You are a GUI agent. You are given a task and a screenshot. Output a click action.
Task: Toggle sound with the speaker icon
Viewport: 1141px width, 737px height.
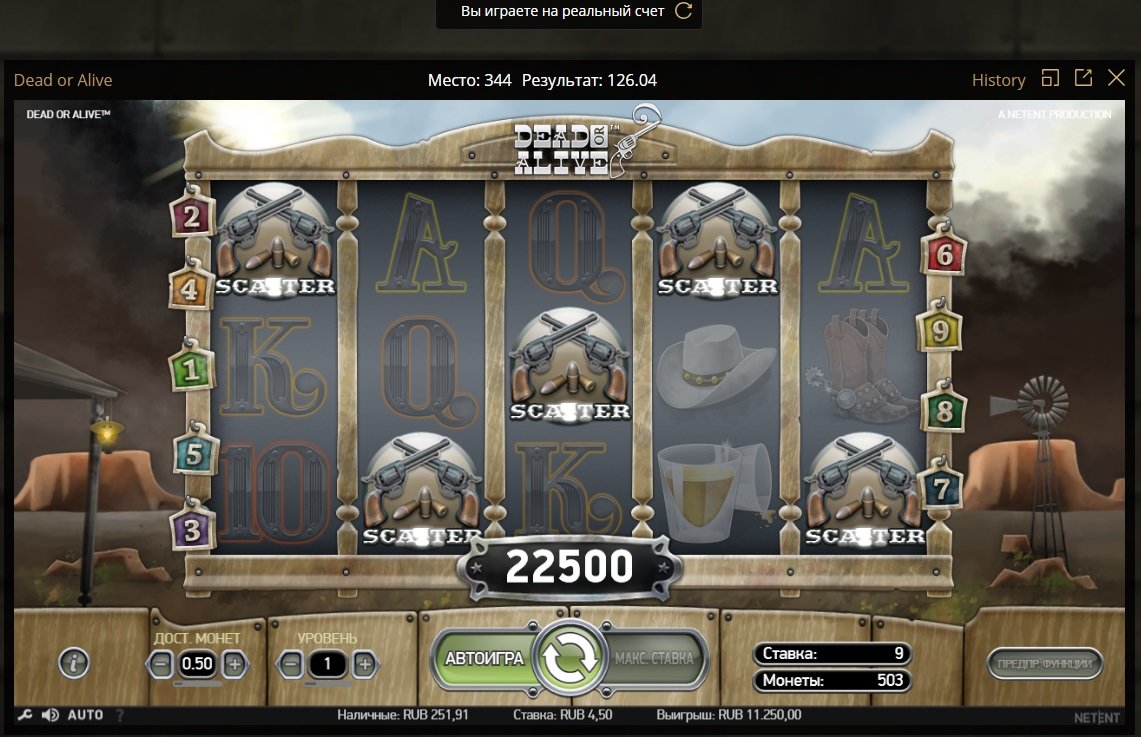[49, 716]
